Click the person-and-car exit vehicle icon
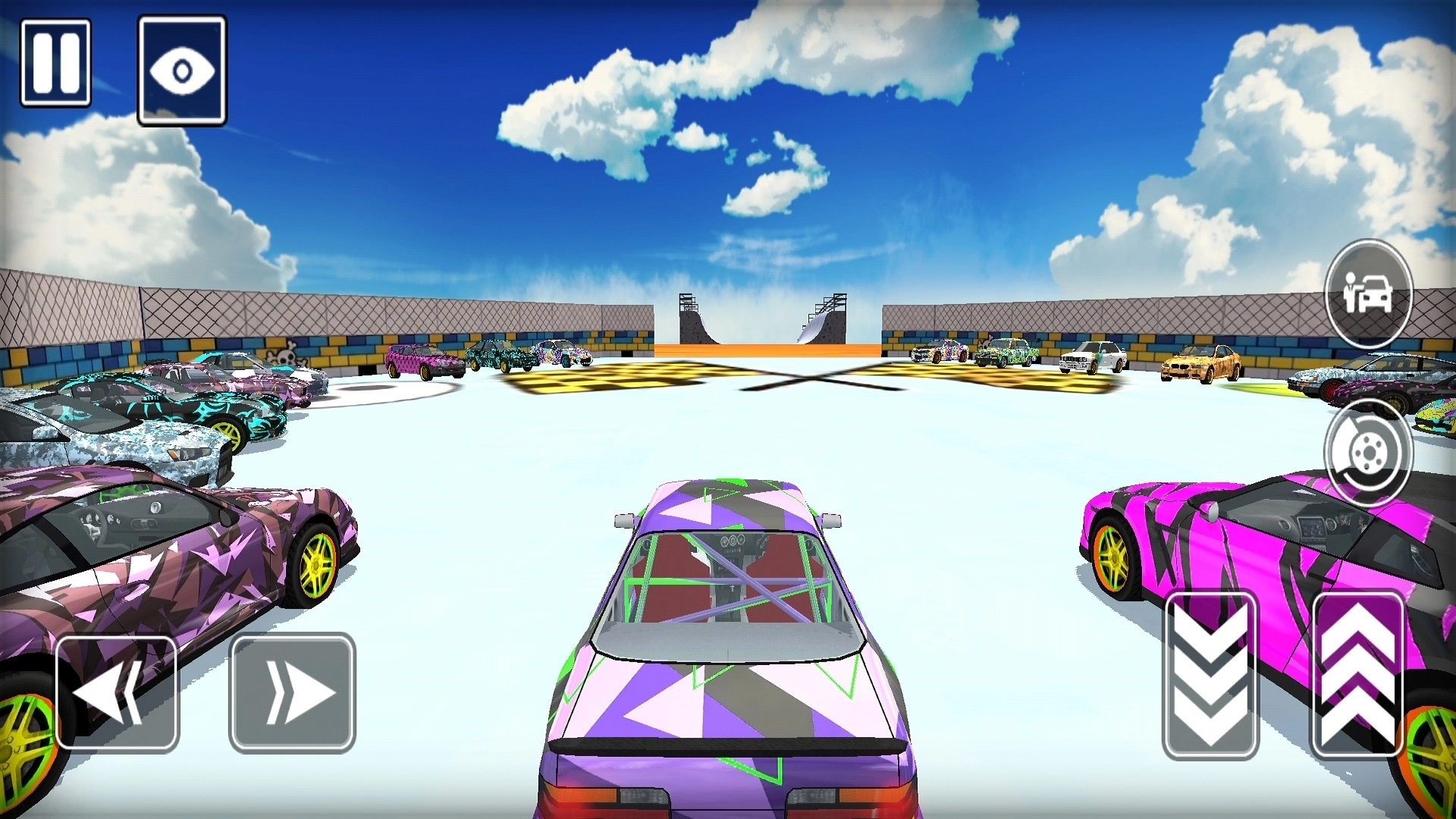 pos(1368,293)
